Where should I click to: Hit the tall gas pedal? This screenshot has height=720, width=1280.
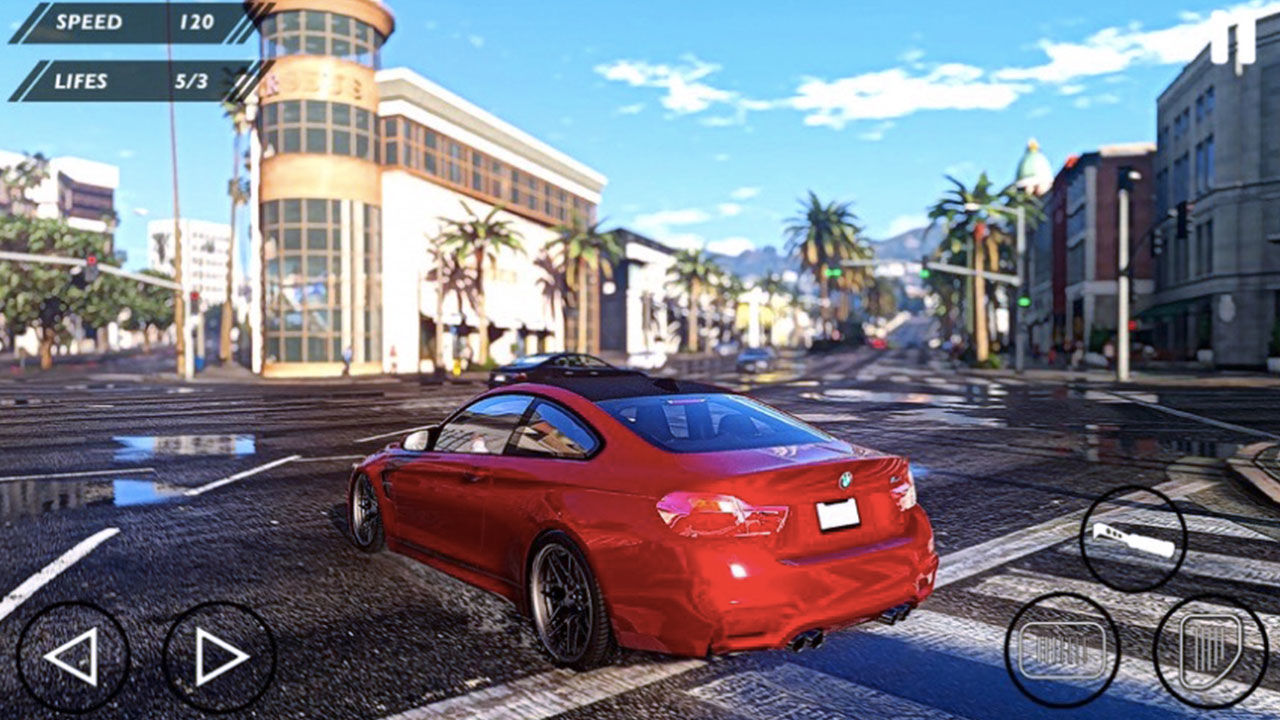[x=1210, y=650]
